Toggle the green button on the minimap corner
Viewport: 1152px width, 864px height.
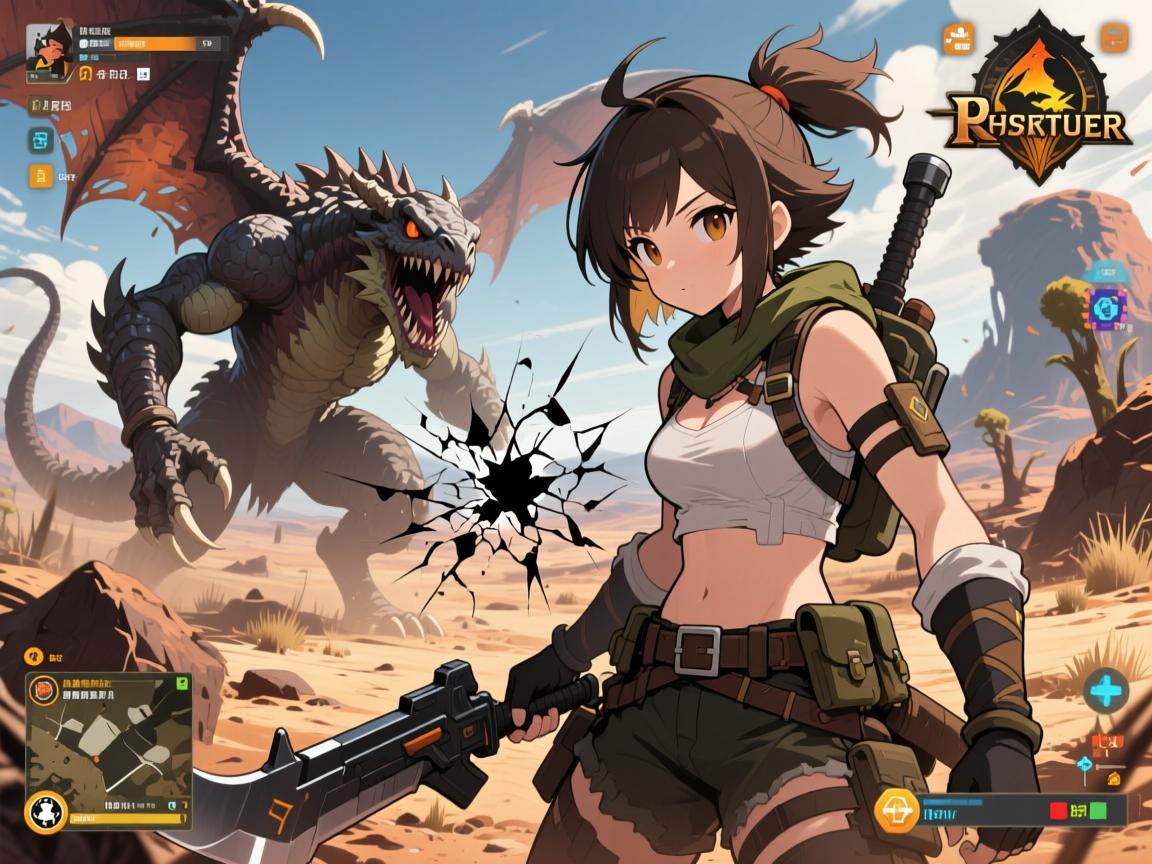181,684
